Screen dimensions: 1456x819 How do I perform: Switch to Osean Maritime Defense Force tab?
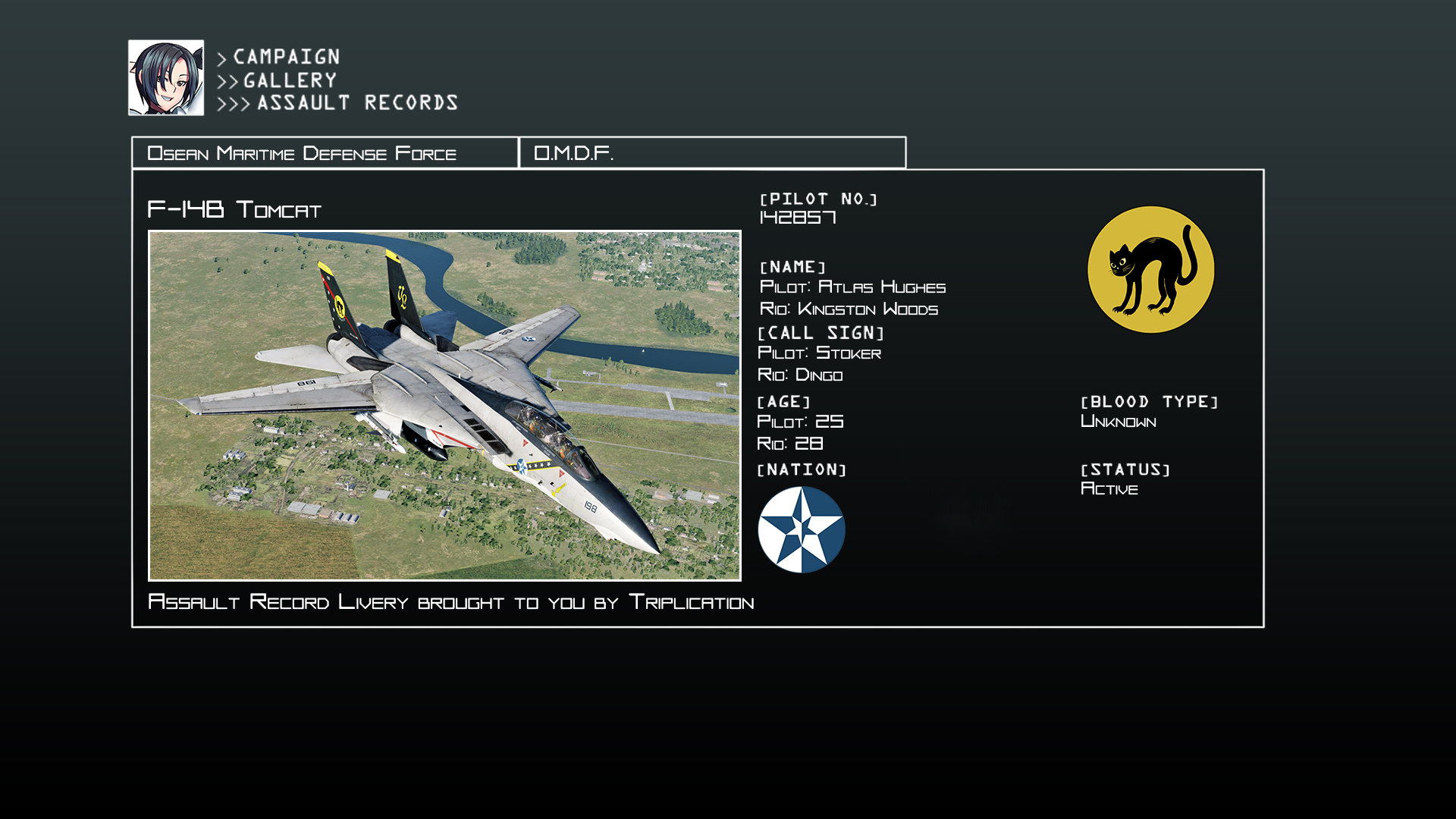pos(325,153)
